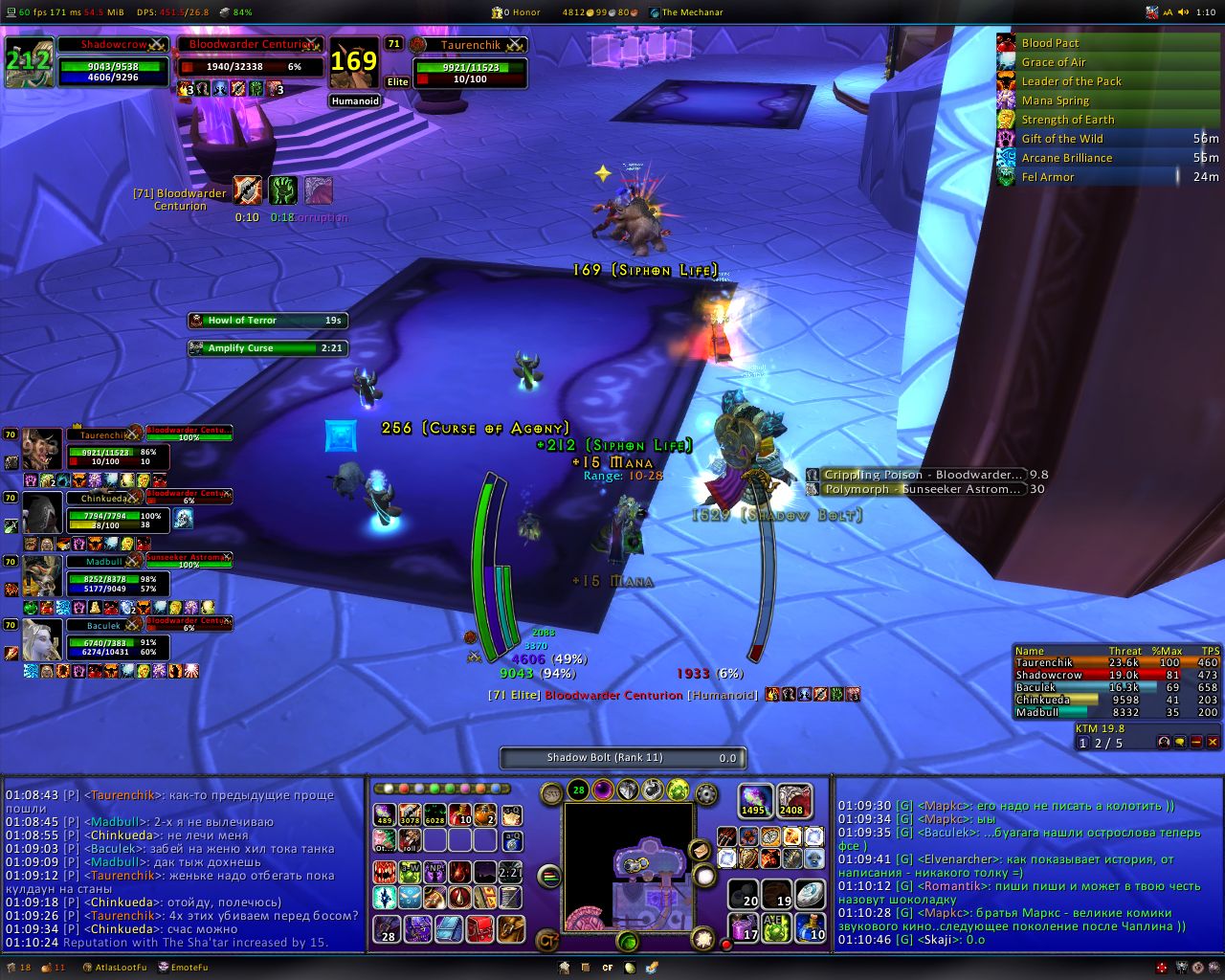Close the KTM threat meter window
The image size is (1225, 980).
point(1213,742)
